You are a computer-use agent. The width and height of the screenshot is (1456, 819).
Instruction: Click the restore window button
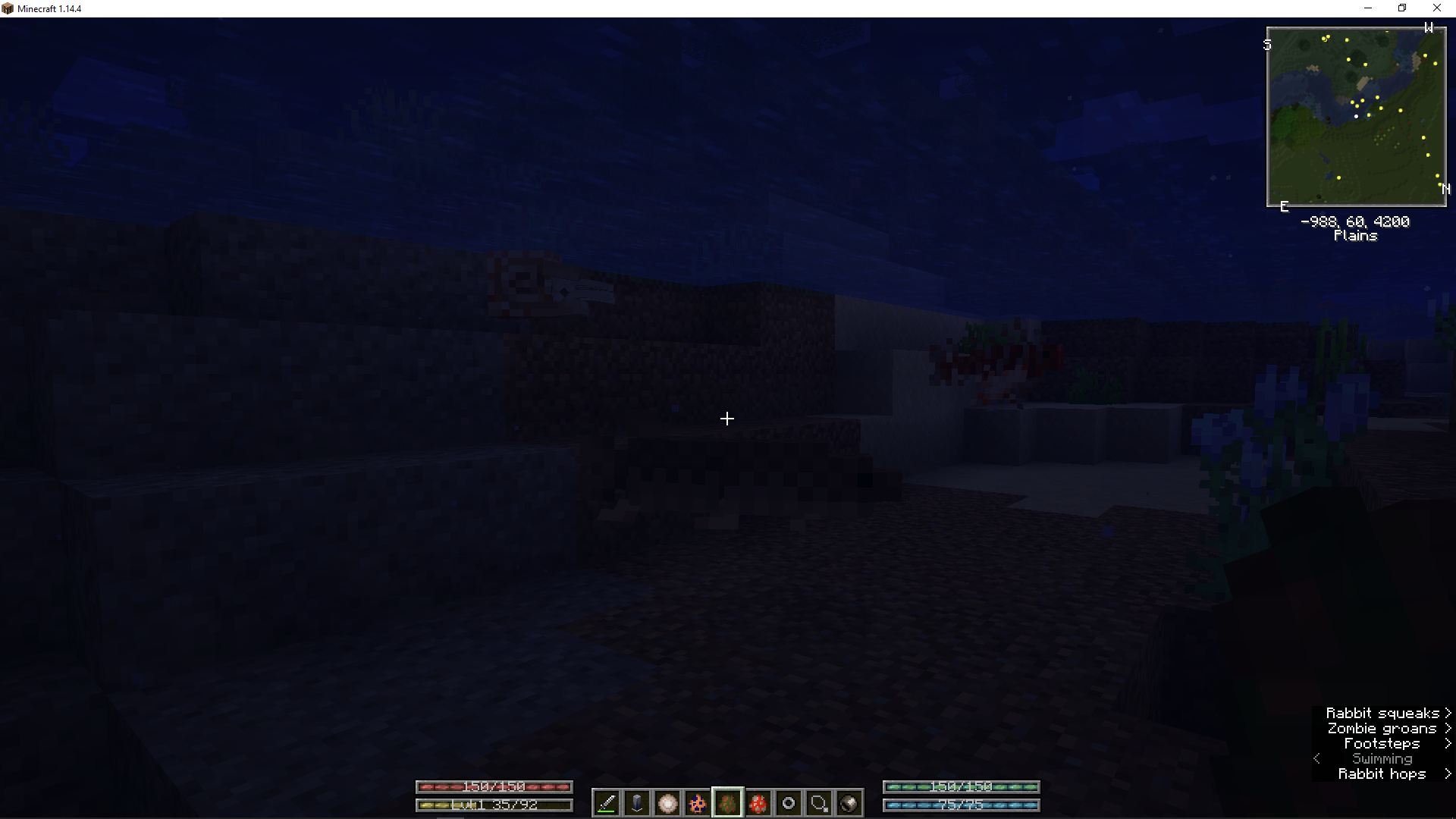coord(1402,8)
